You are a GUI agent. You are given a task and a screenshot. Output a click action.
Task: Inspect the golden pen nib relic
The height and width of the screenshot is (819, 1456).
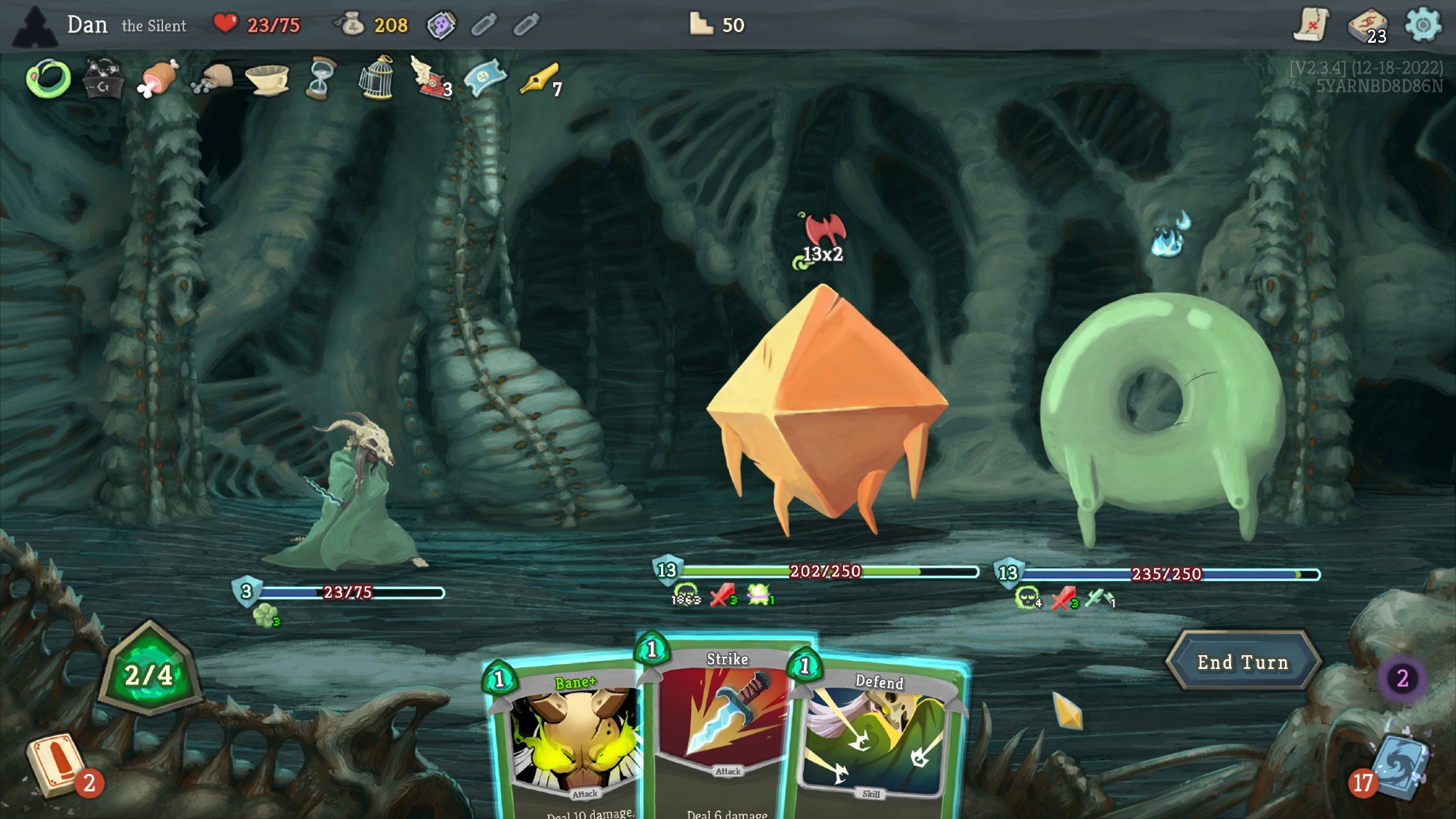(539, 79)
